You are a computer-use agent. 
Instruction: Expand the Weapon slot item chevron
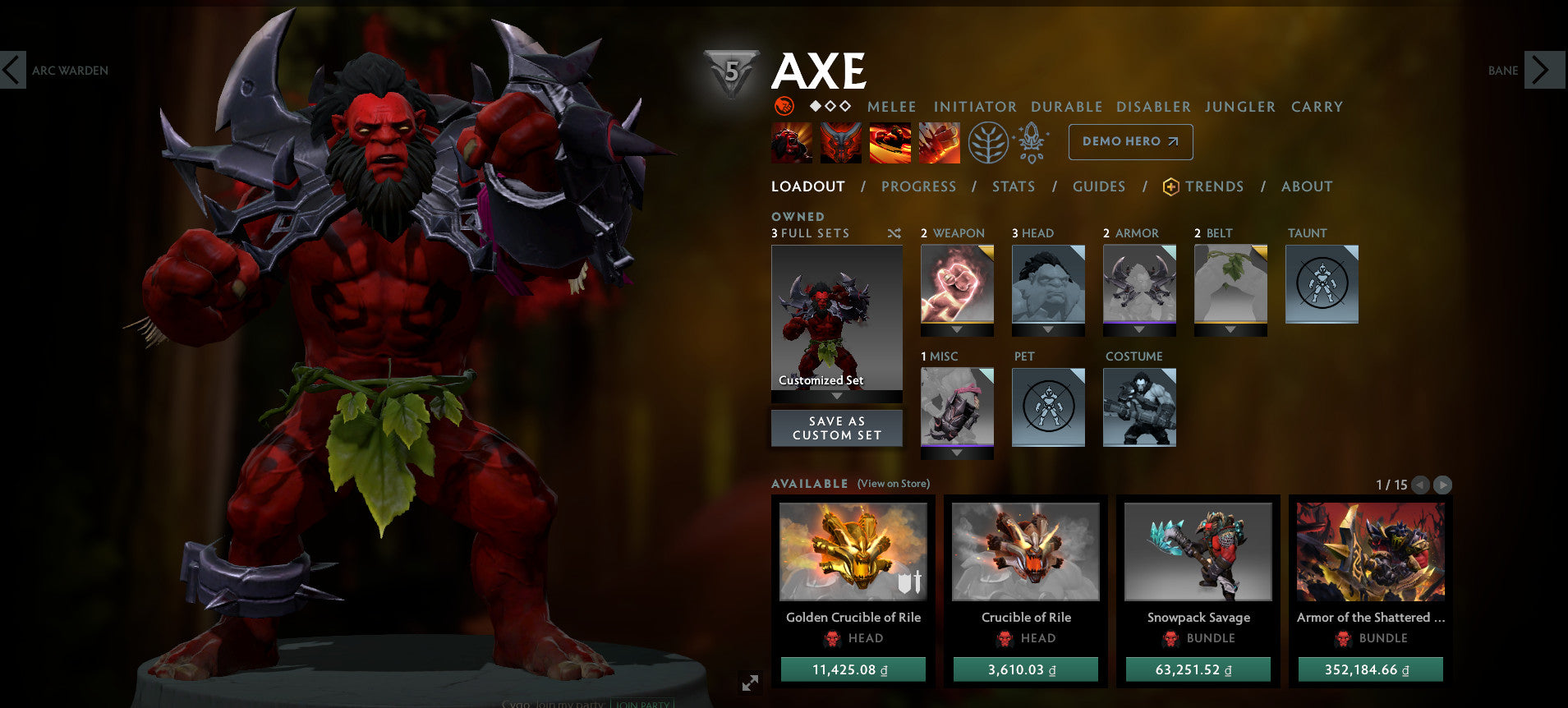tap(956, 327)
